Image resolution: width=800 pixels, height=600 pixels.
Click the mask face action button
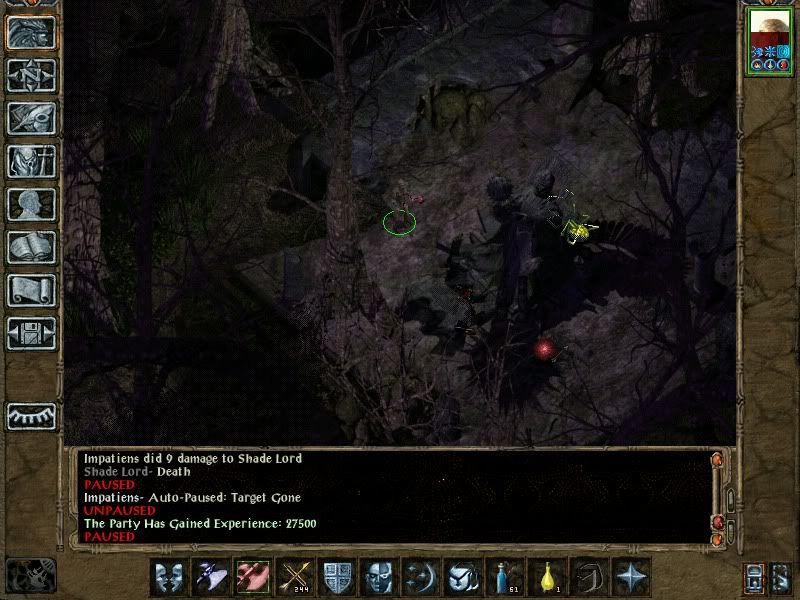pyautogui.click(x=379, y=578)
